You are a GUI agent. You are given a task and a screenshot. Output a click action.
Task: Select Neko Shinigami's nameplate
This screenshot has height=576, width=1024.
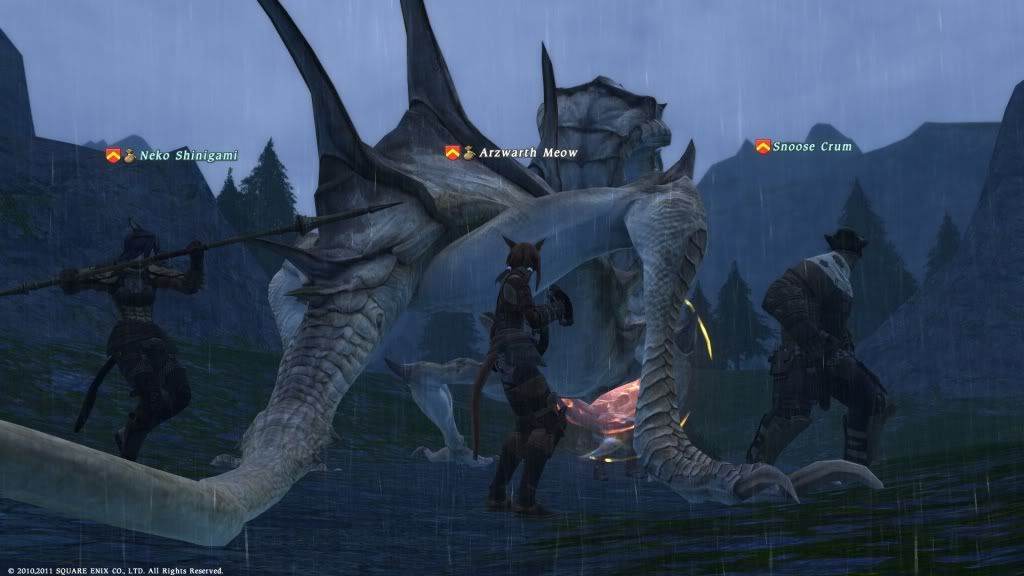(x=175, y=155)
